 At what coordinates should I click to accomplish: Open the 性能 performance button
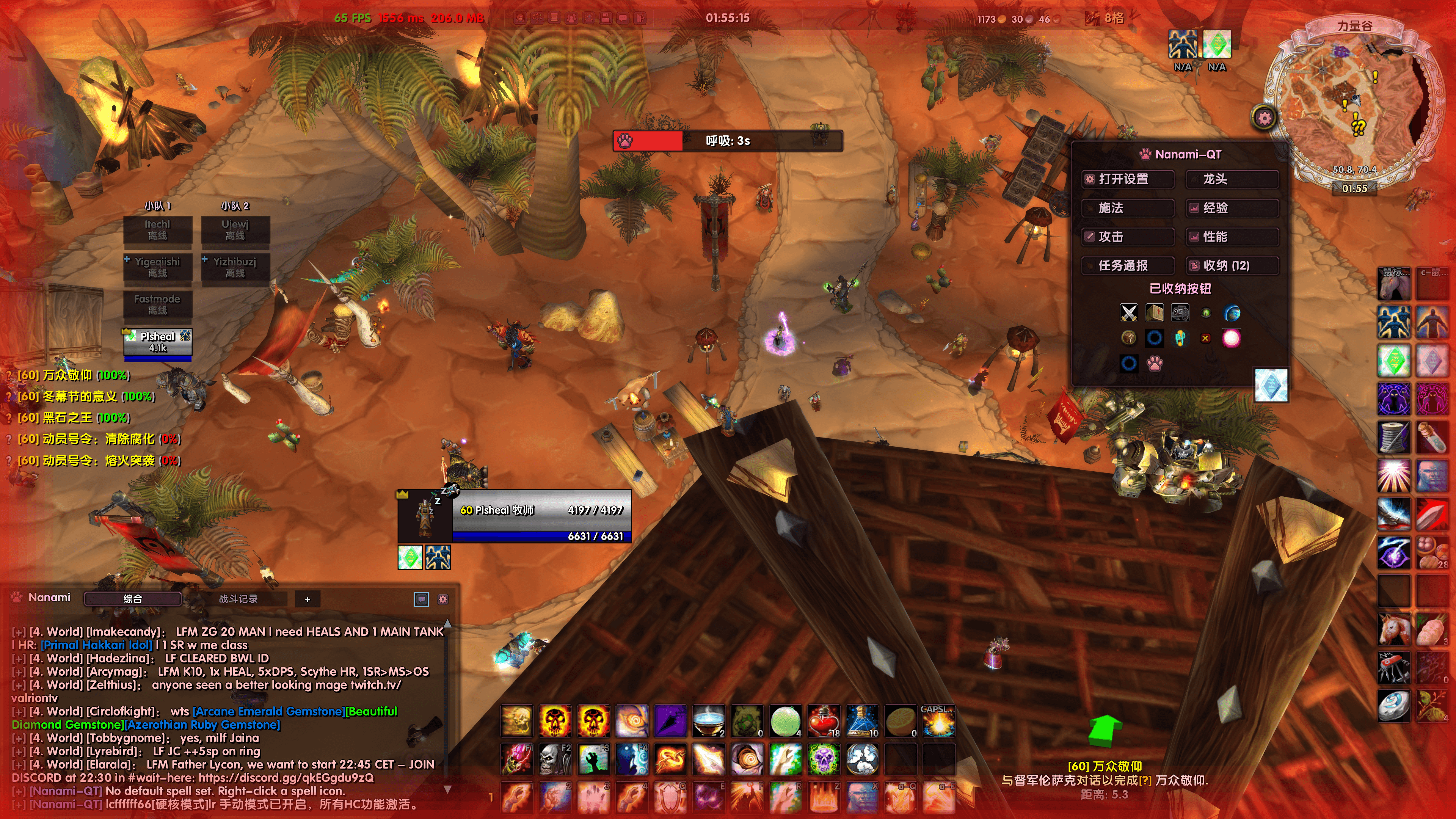coord(1232,237)
